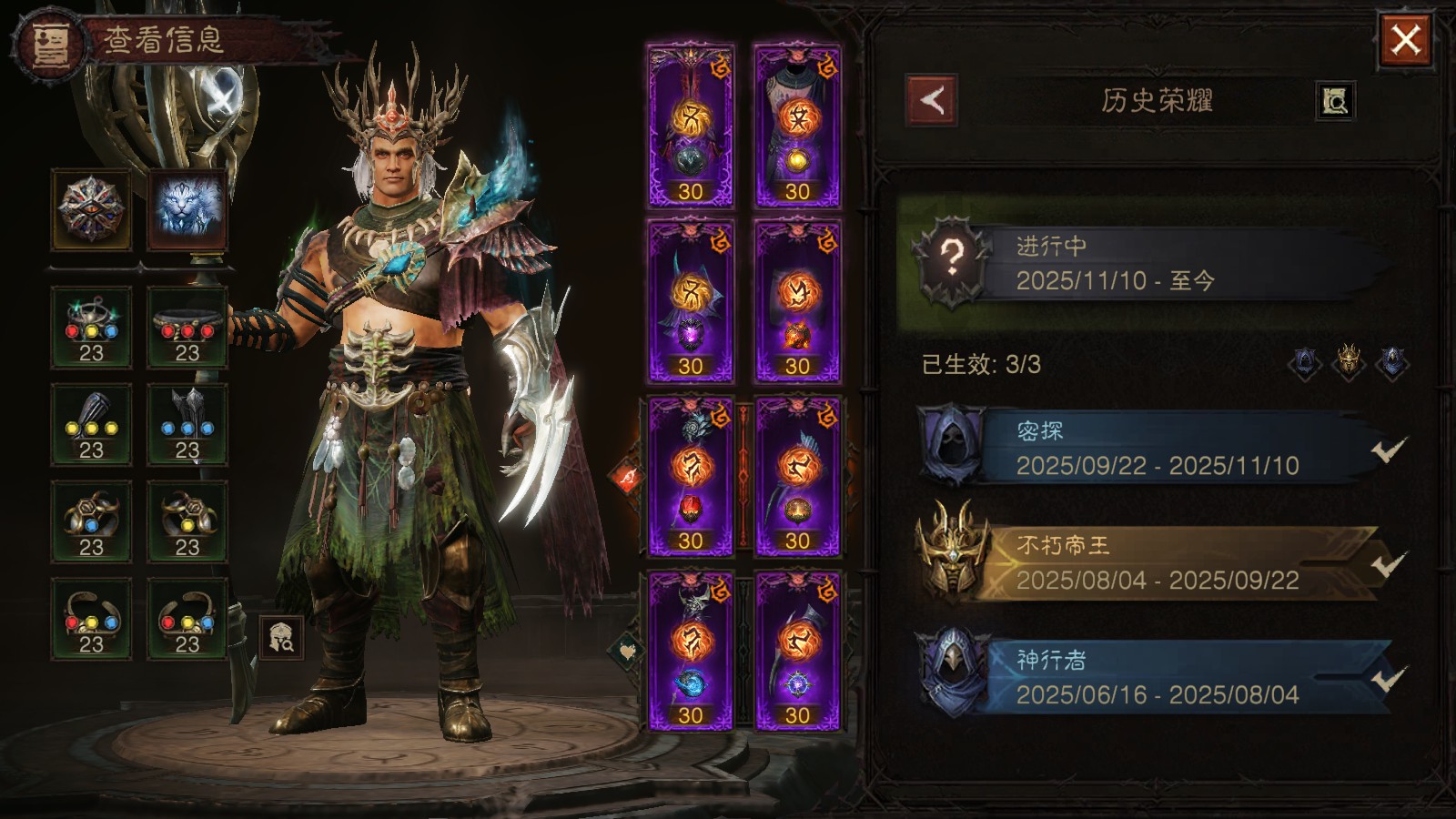Click the helmet inspect magnifier icon
1456x819 pixels.
coord(281,636)
